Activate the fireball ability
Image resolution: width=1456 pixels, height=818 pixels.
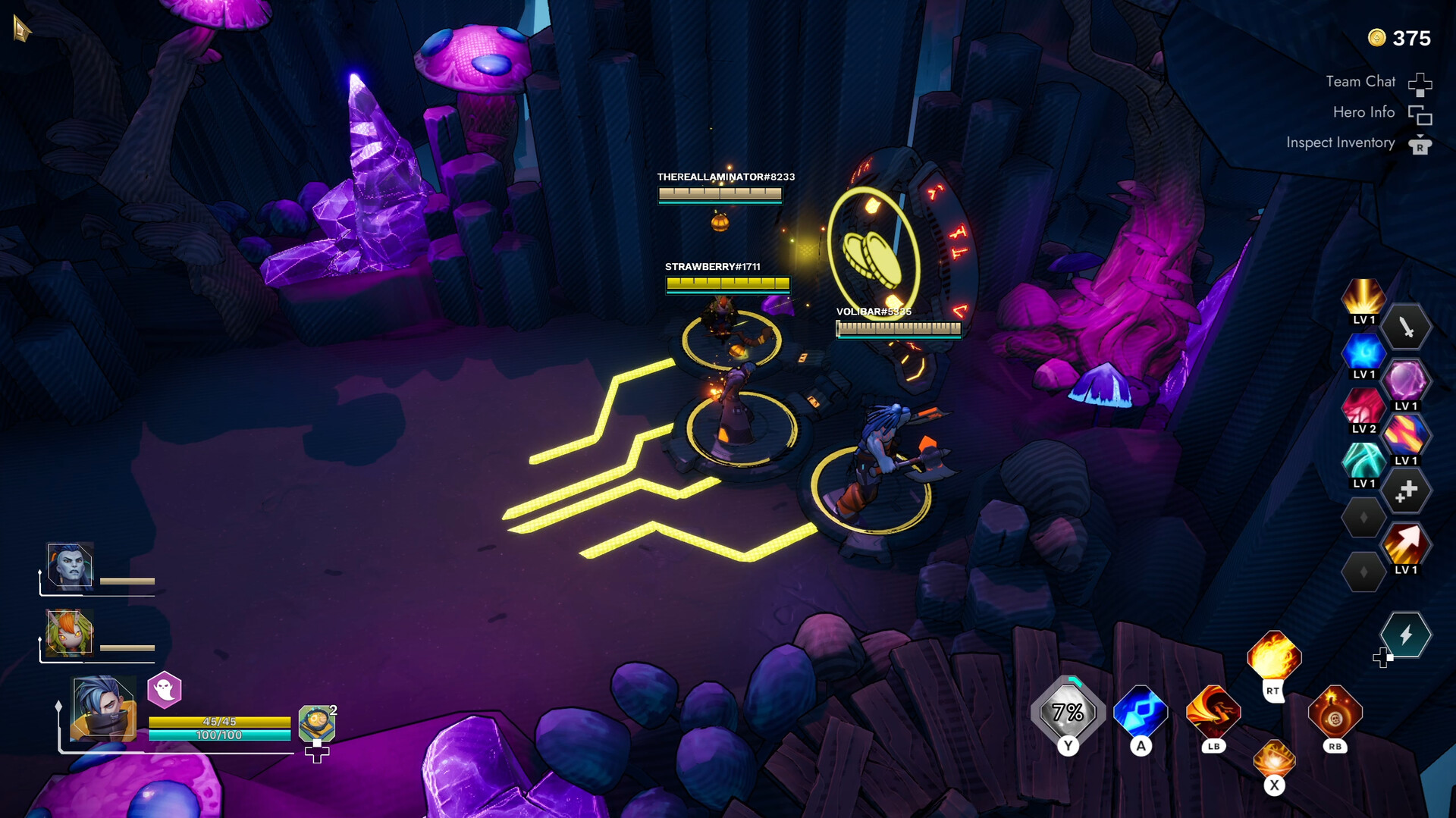1274,656
